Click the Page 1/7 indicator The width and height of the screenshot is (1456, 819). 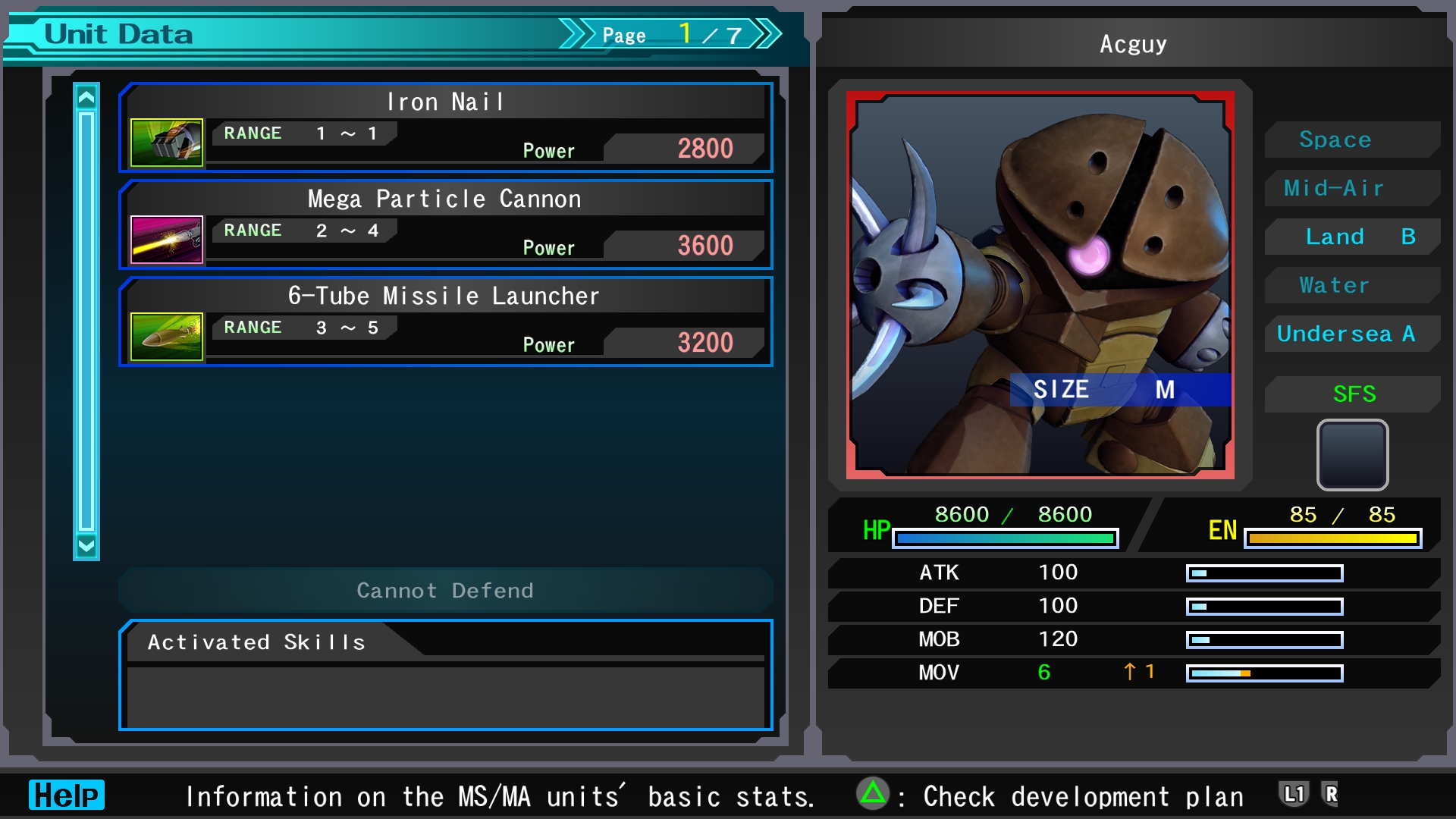[x=670, y=35]
